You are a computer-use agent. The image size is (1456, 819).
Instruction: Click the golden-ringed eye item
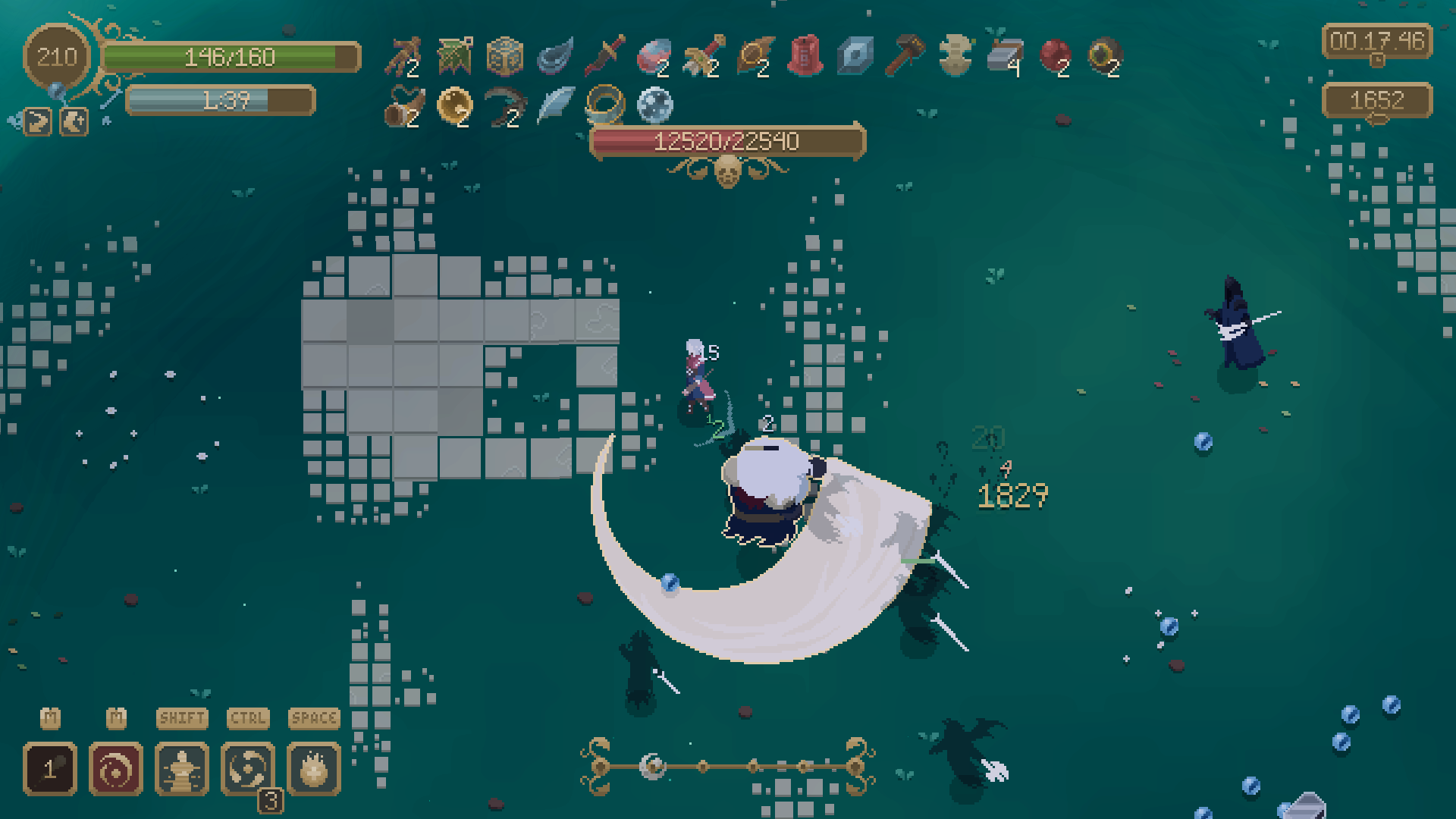(x=1104, y=56)
